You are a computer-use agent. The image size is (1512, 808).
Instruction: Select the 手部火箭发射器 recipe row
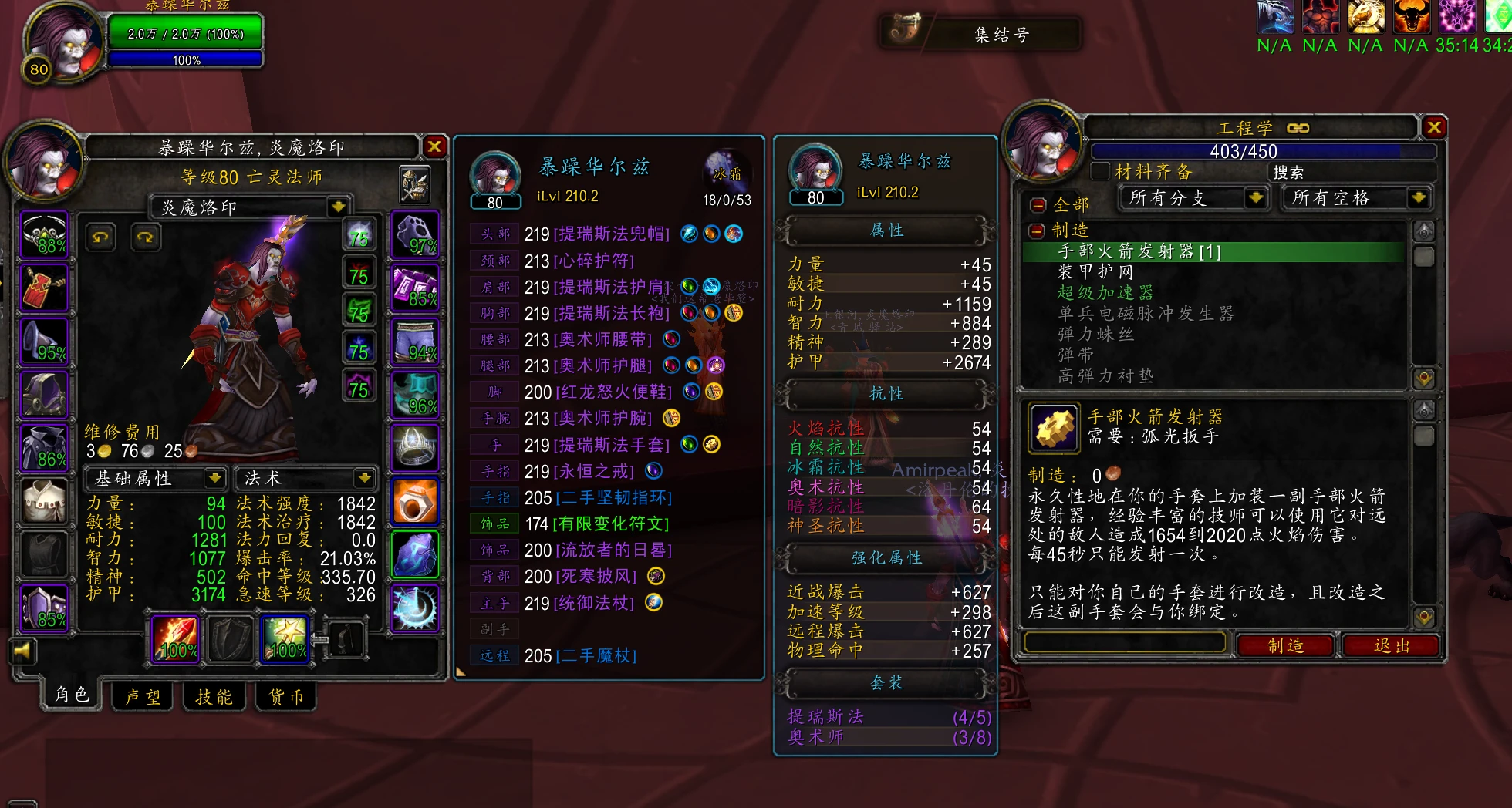[x=1139, y=251]
